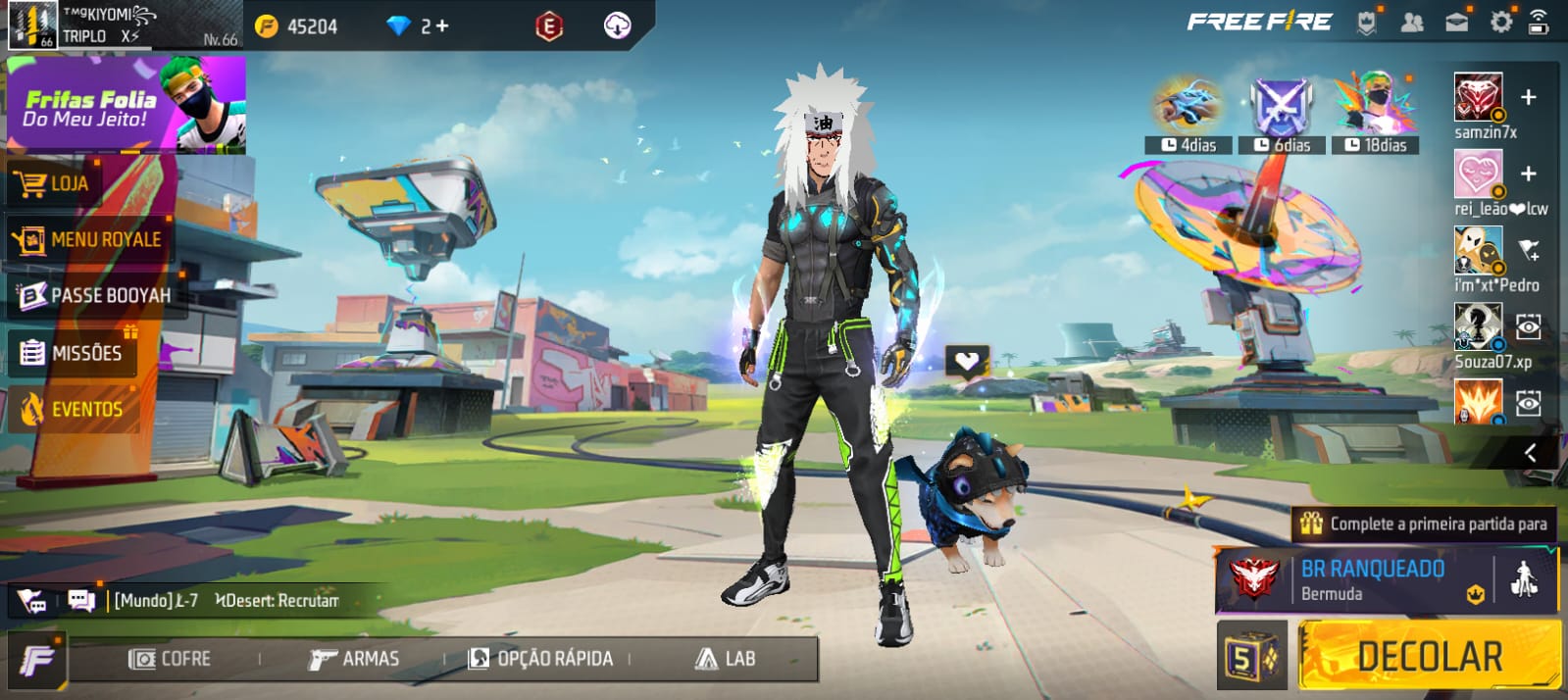The width and height of the screenshot is (1568, 700).
Task: Invite friend samzin7x to the squad
Action: 1528,97
